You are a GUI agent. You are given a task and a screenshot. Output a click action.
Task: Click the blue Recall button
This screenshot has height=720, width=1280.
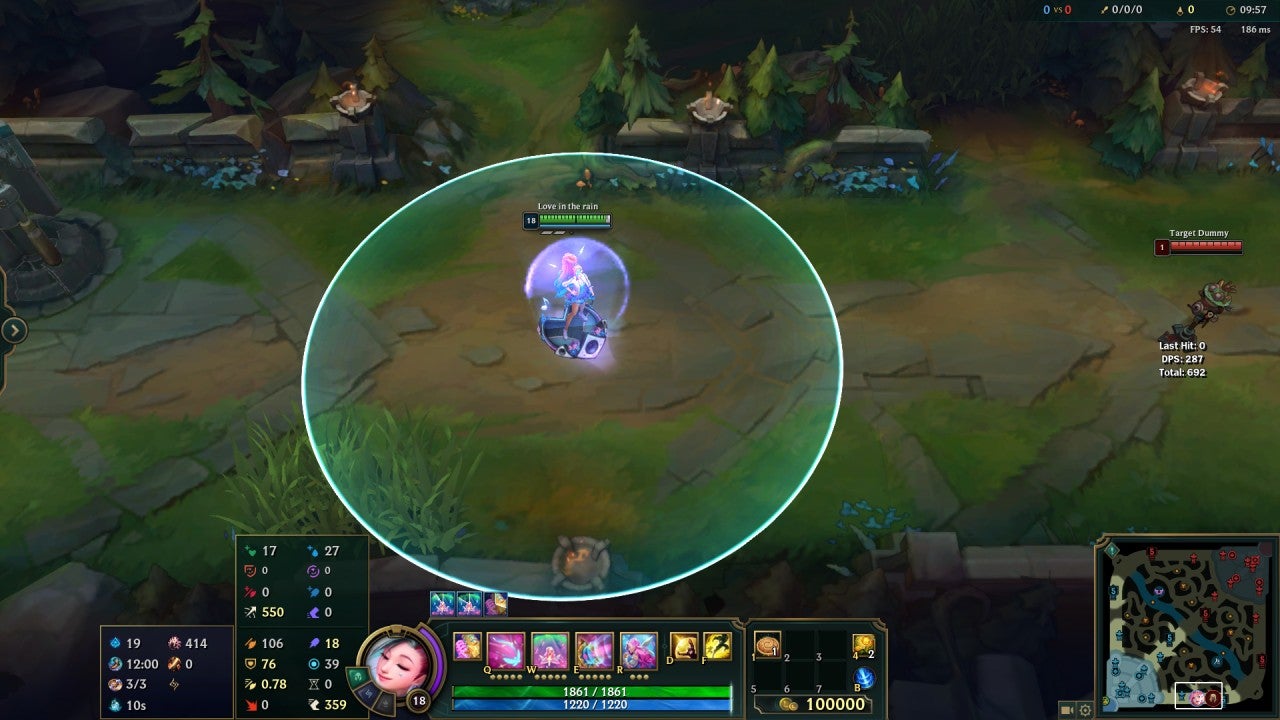point(864,678)
